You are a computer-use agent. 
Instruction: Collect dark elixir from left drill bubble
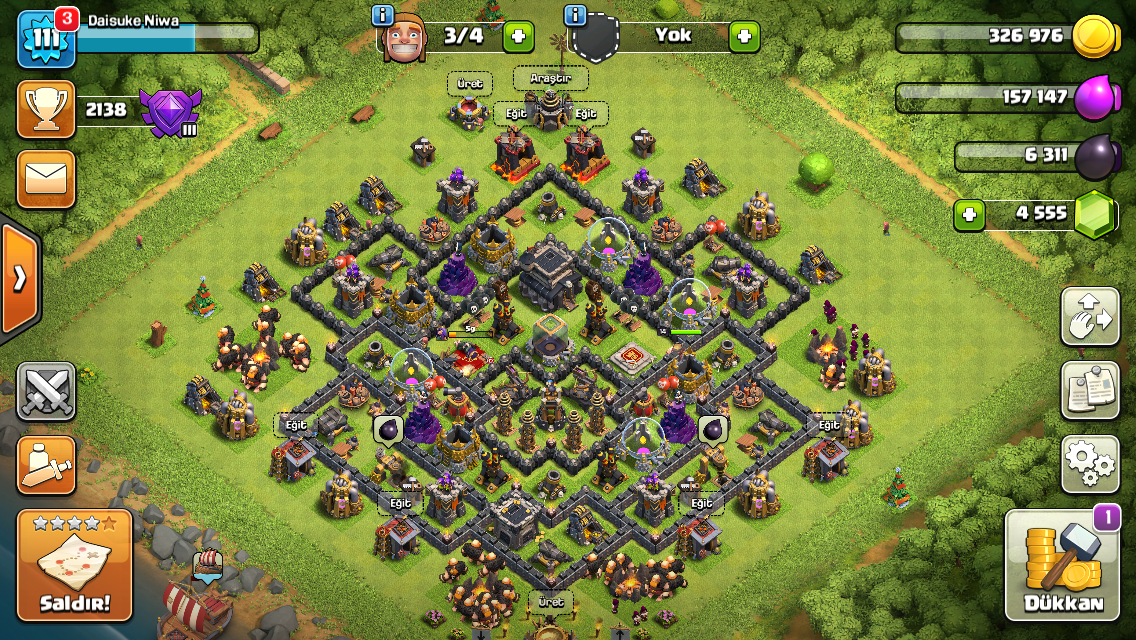[x=388, y=430]
